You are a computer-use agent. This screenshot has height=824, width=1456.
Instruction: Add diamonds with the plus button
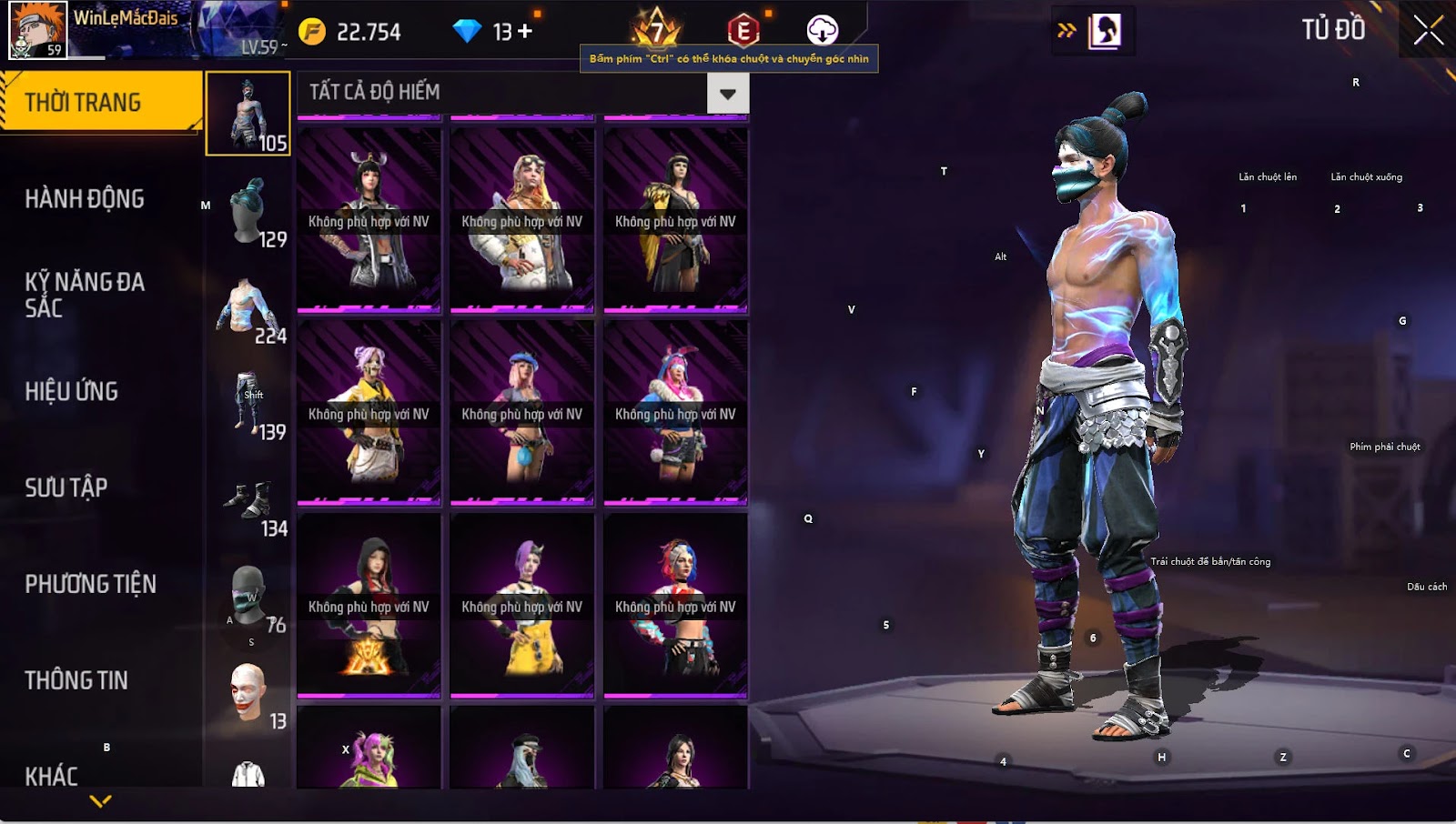click(524, 32)
